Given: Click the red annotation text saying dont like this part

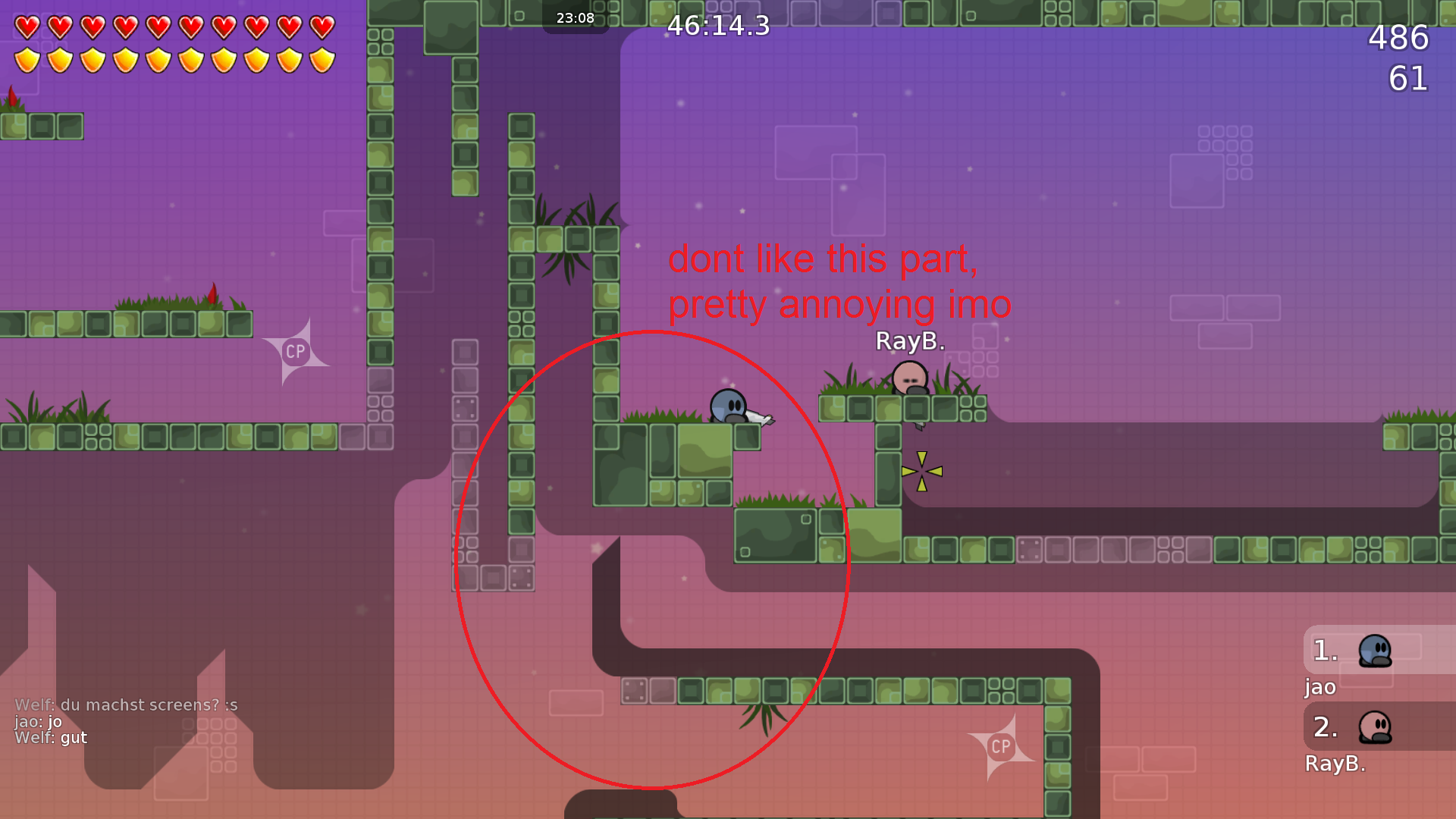Looking at the screenshot, I should pyautogui.click(x=823, y=259).
